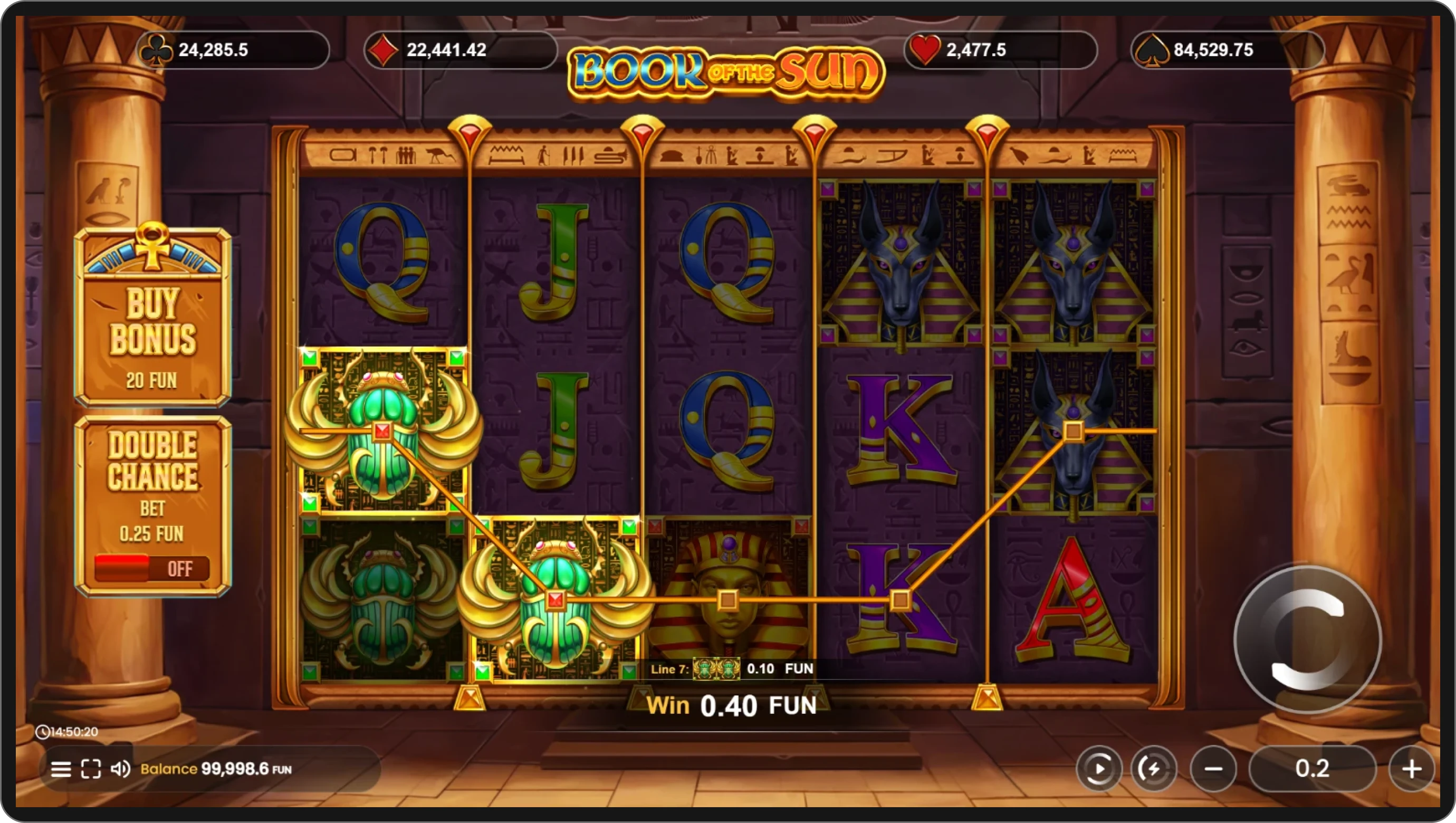The width and height of the screenshot is (1456, 823).
Task: Open the hamburger menu
Action: tap(61, 769)
